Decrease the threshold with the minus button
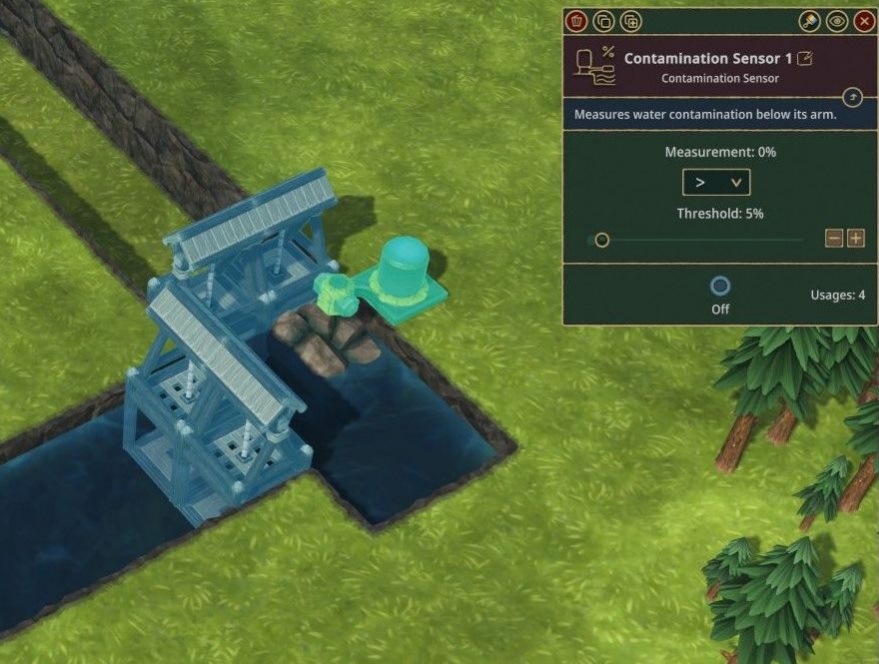Screen dimensions: 879x664 [x=834, y=238]
